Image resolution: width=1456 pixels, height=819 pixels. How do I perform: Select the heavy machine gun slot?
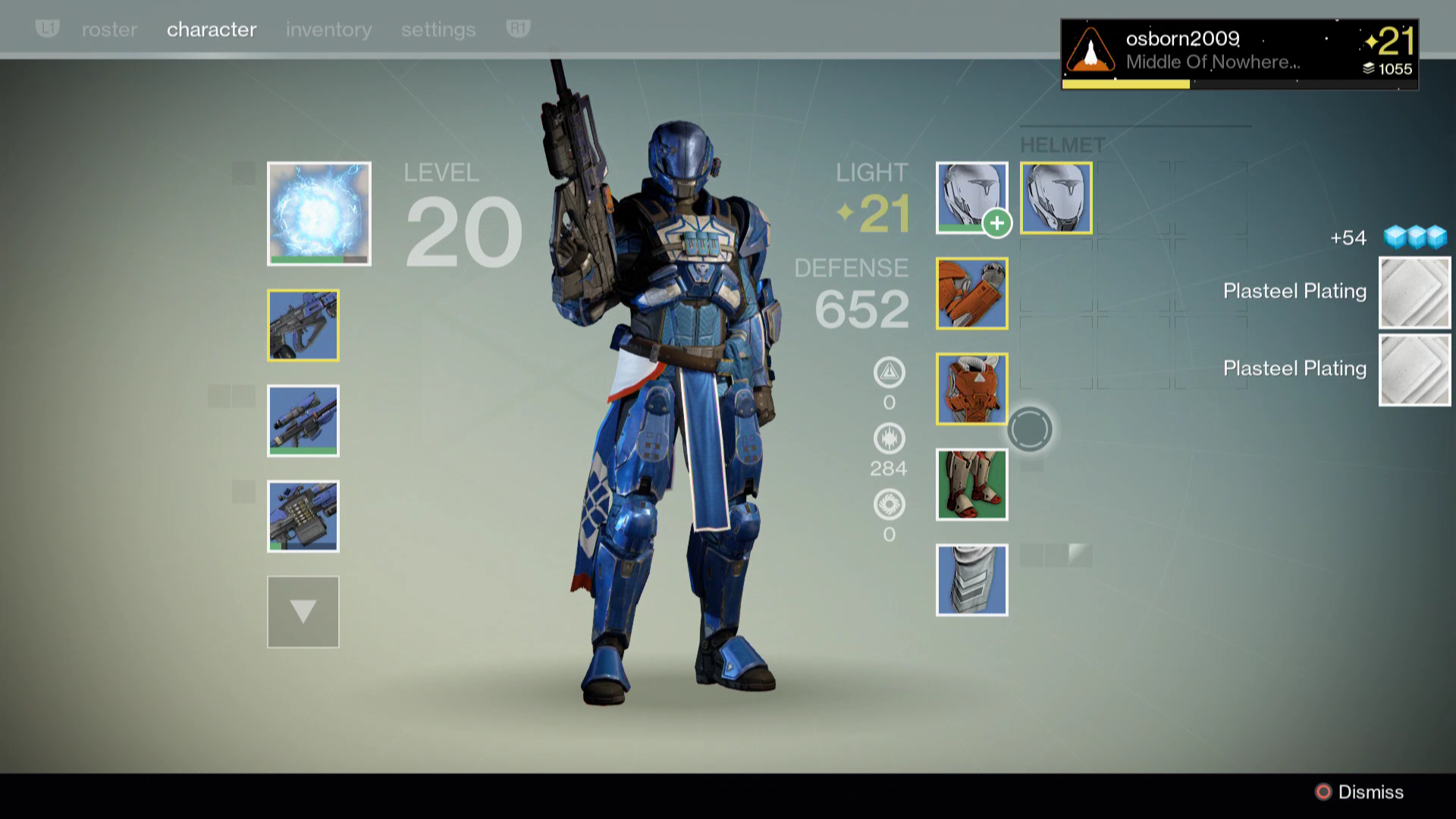click(x=303, y=516)
